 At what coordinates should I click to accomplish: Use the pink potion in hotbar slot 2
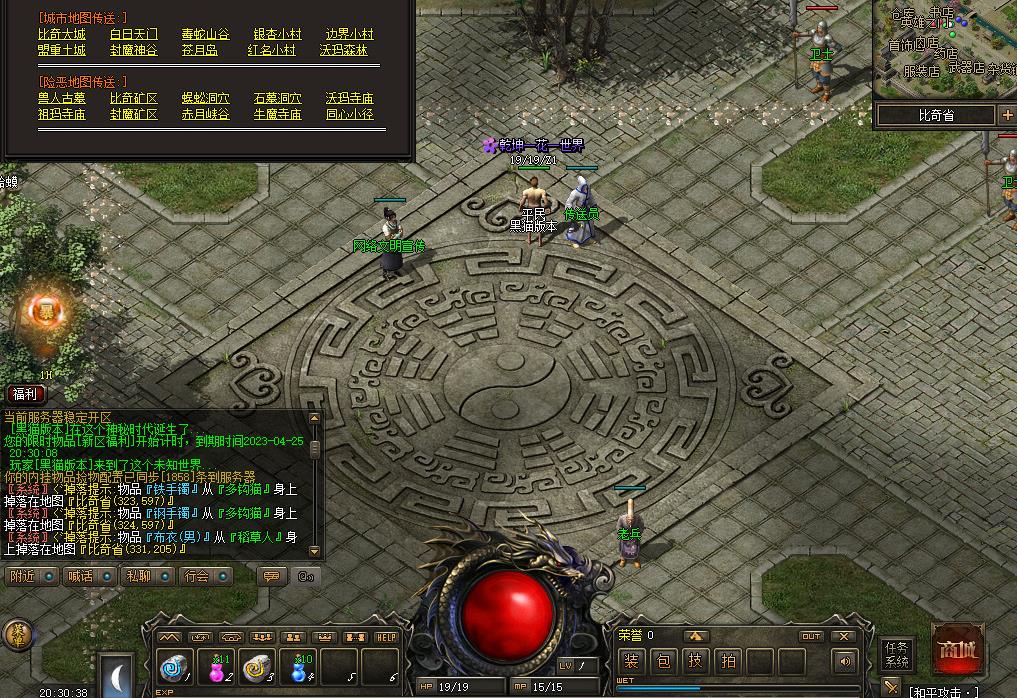click(x=216, y=666)
